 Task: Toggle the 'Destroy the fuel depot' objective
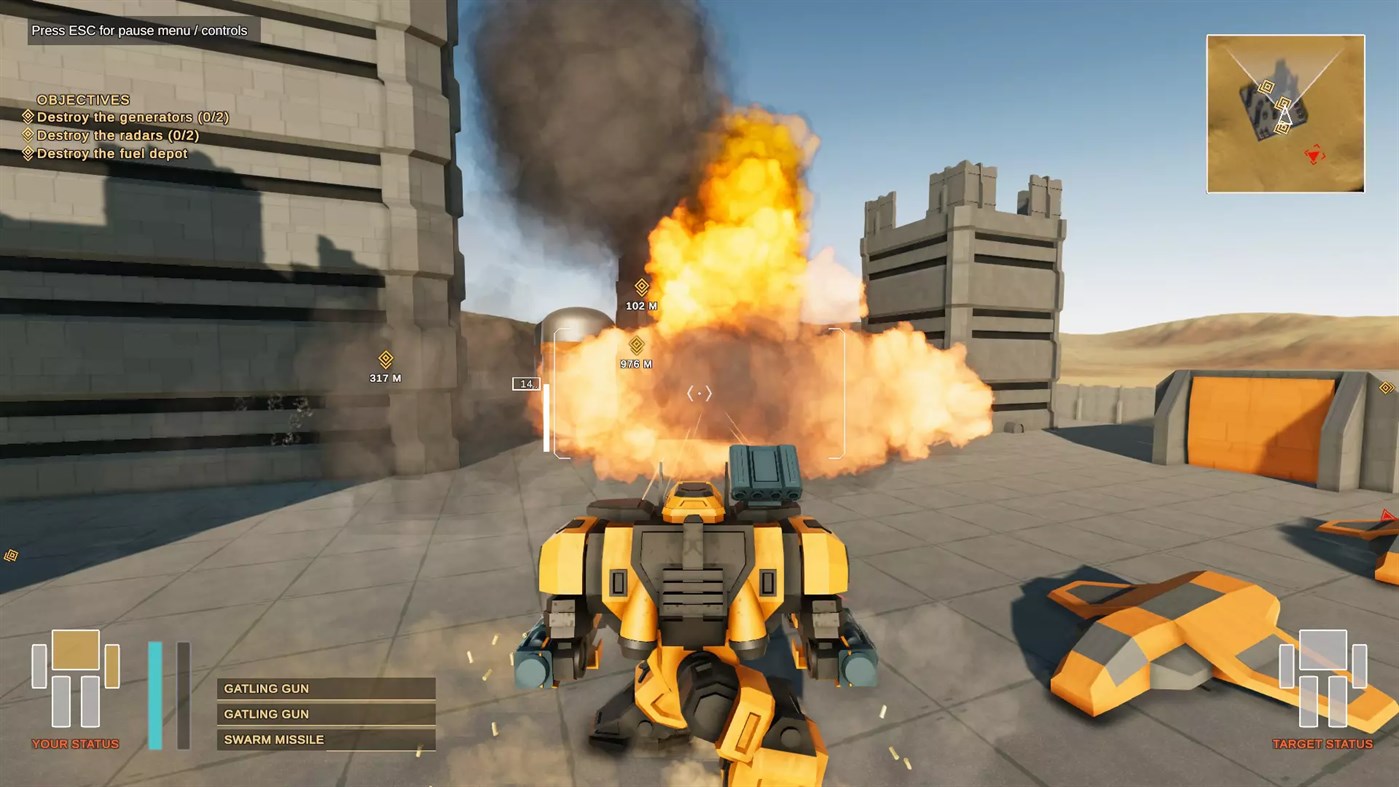coord(112,153)
